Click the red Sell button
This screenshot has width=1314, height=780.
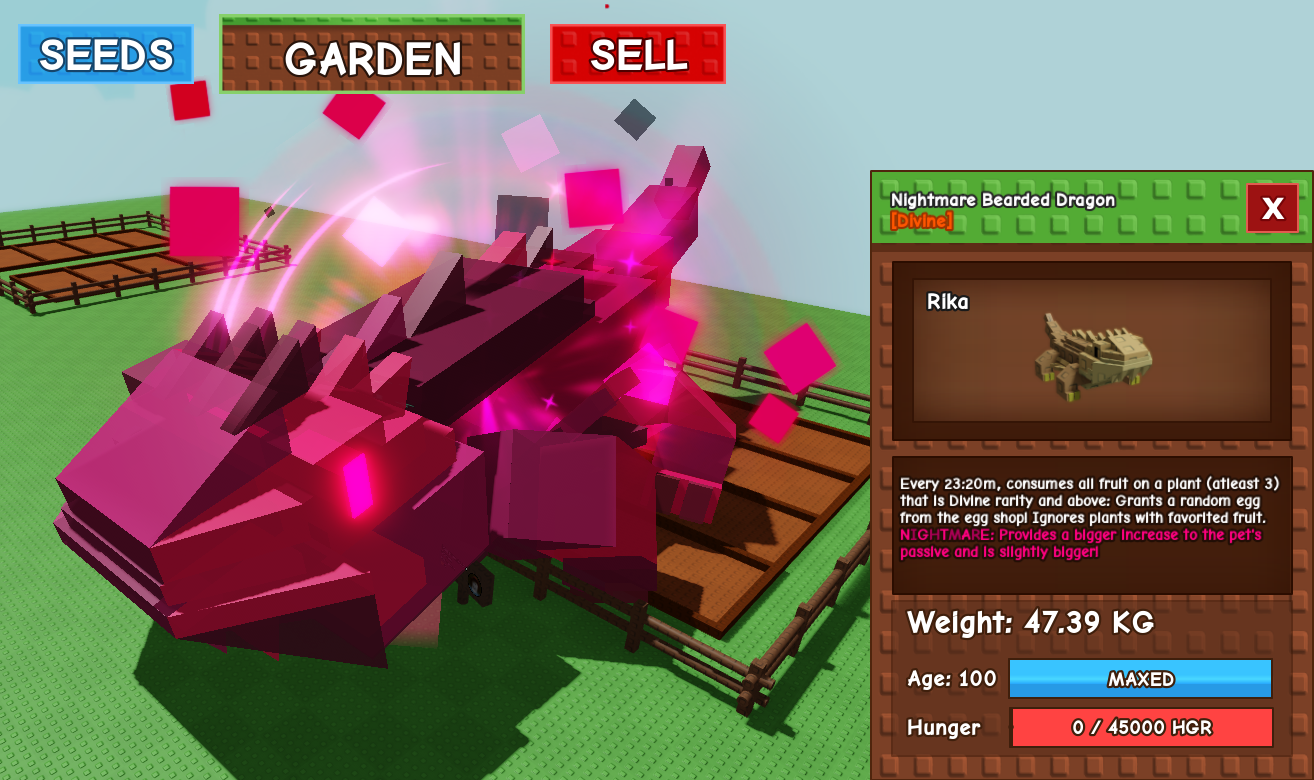(638, 54)
